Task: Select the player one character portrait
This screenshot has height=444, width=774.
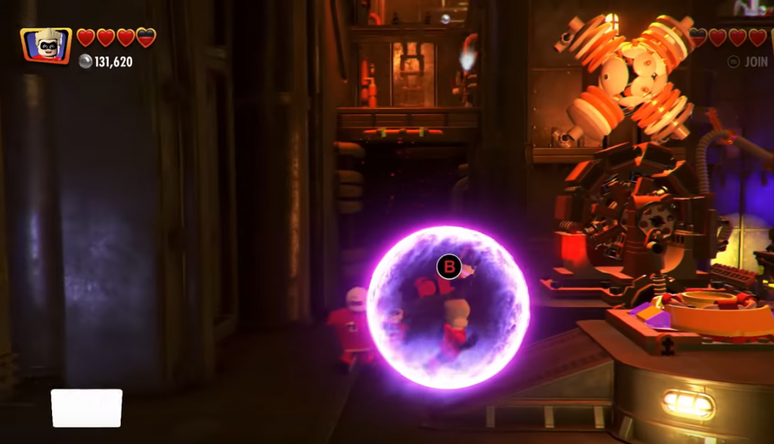Action: tap(46, 45)
